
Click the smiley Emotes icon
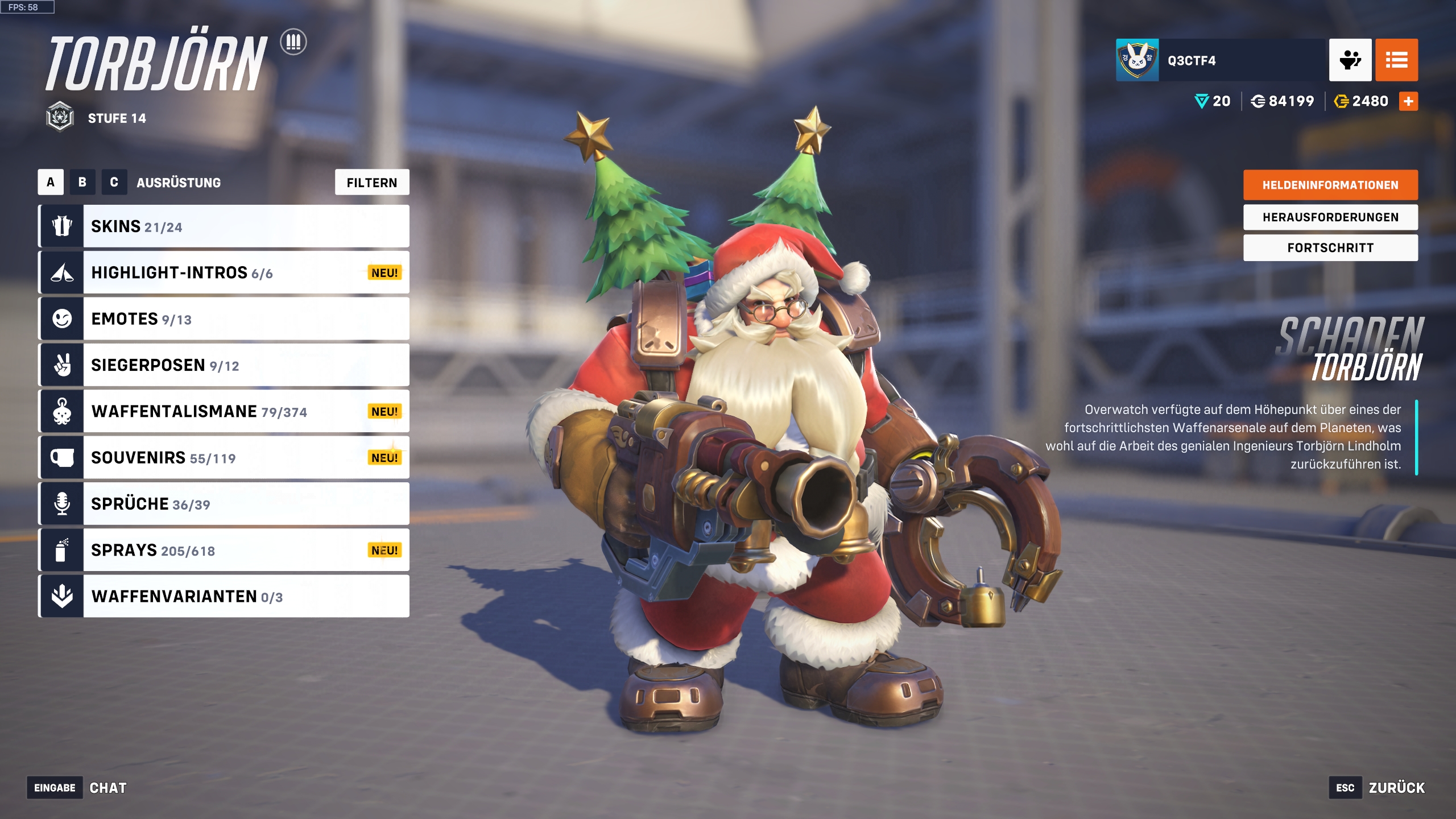click(63, 318)
